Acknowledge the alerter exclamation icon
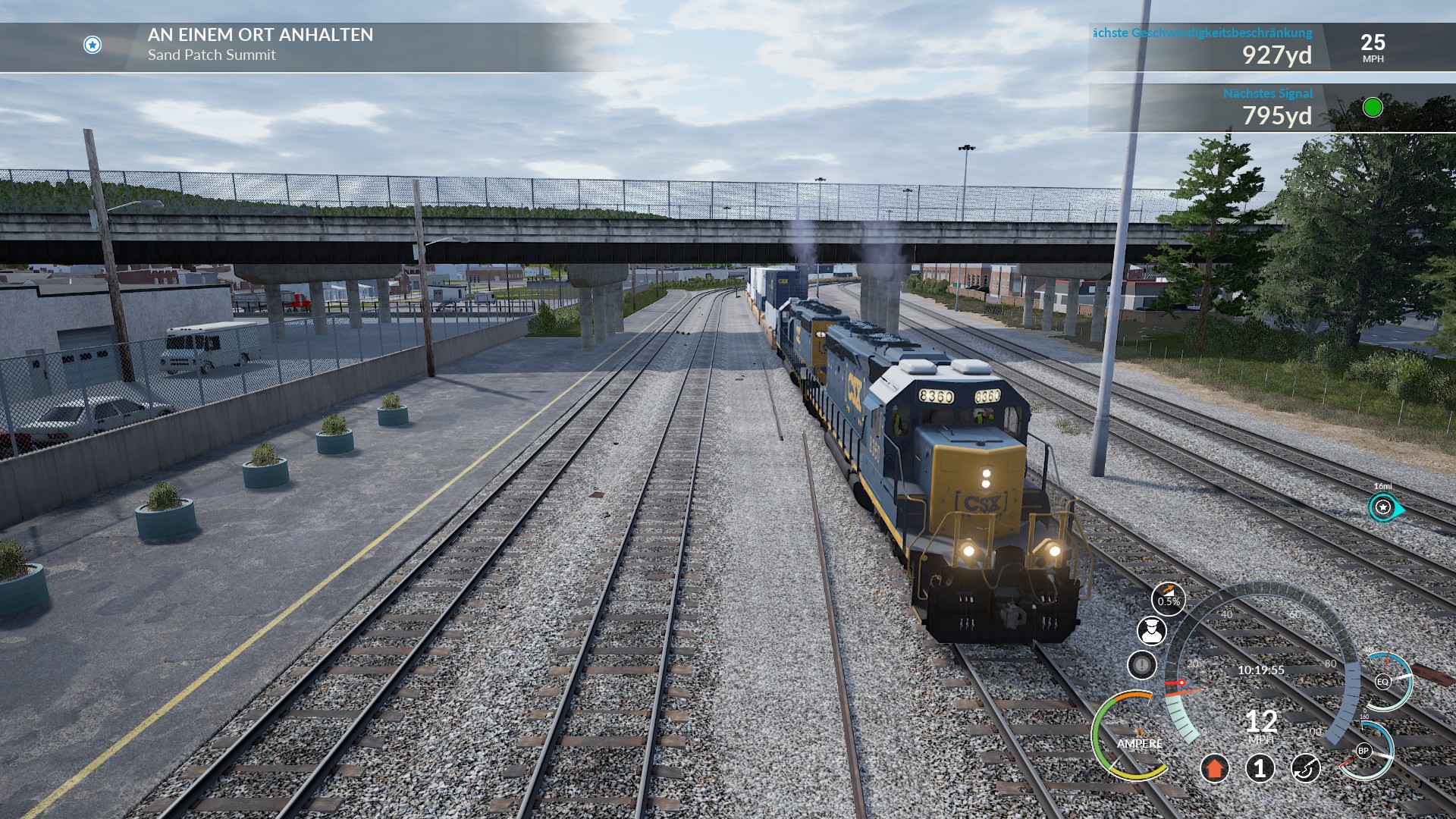Image resolution: width=1456 pixels, height=819 pixels. (1141, 665)
